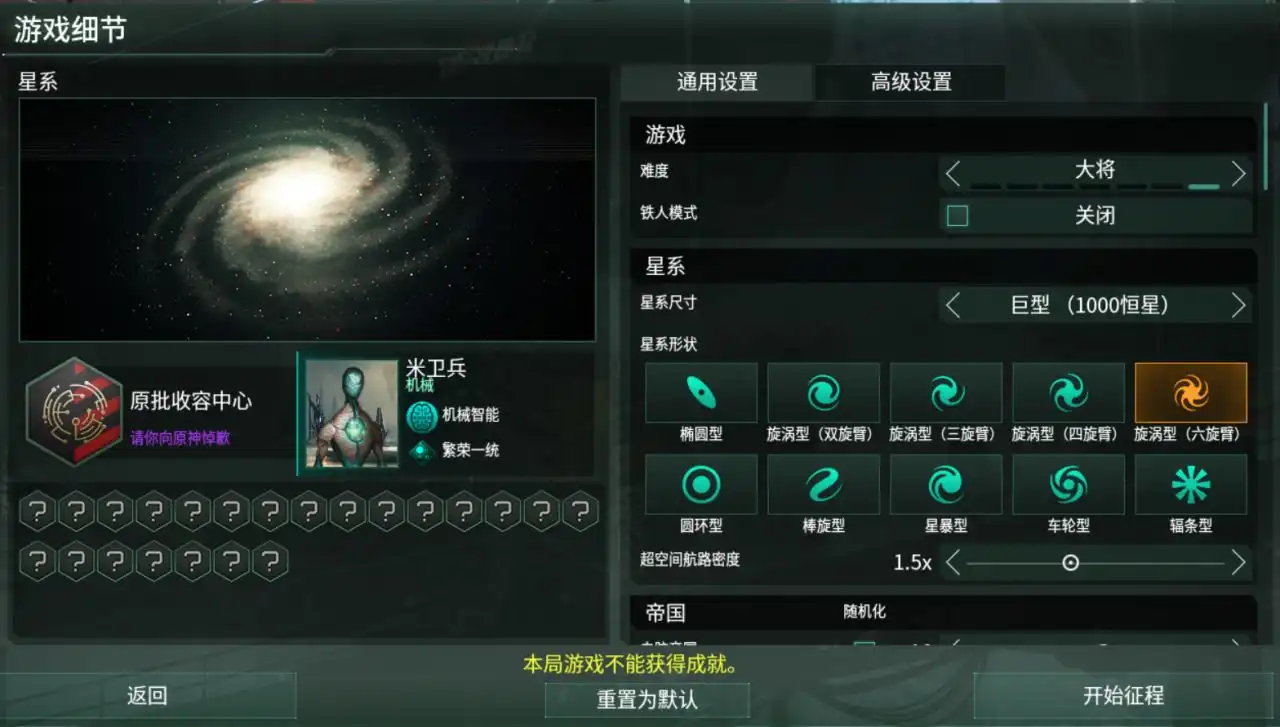Screen dimensions: 1280x727
Task: Step 星系尺寸 left from 巨型（1000恒星）
Action: point(951,305)
